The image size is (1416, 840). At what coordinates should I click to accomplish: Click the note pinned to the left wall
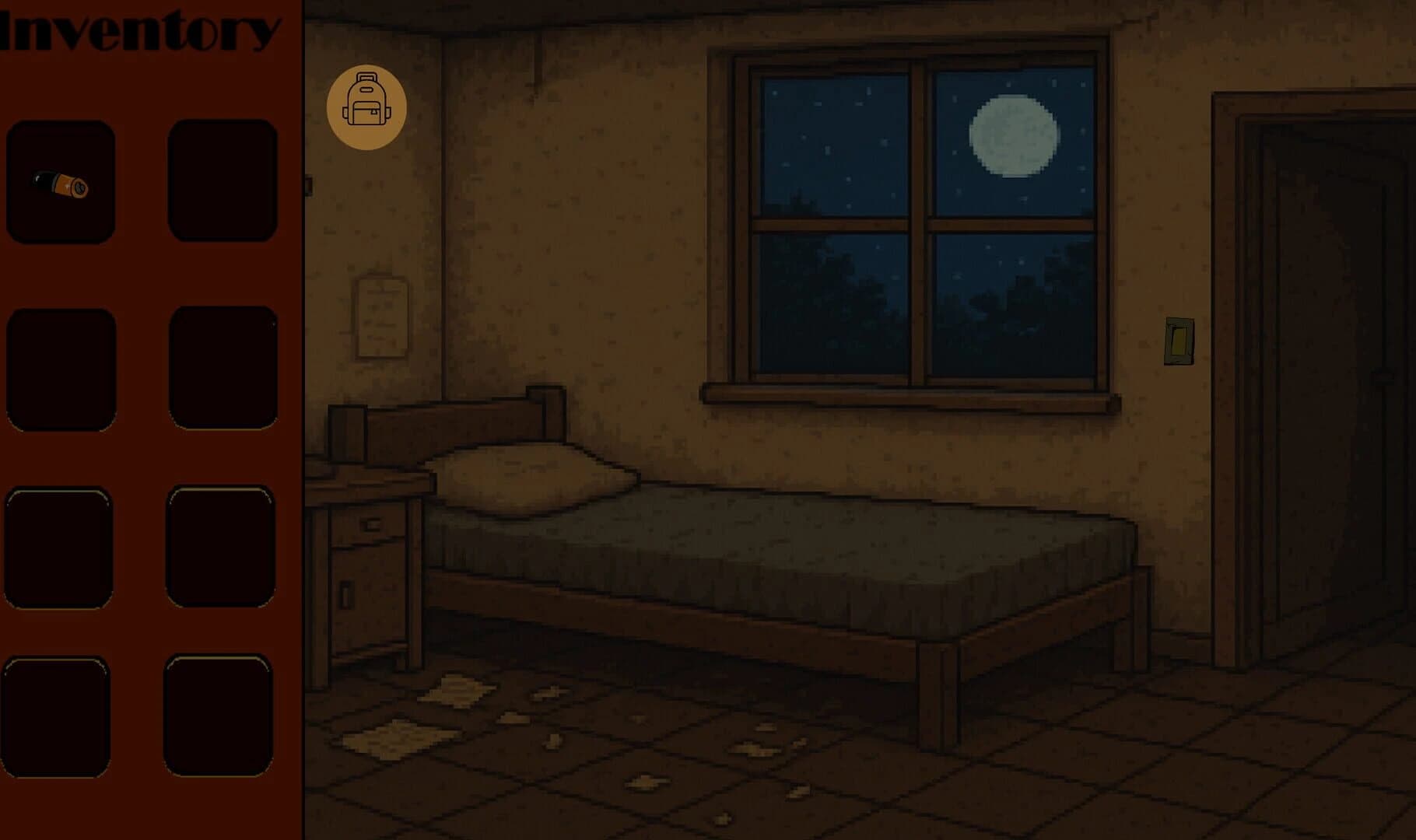pos(381,319)
